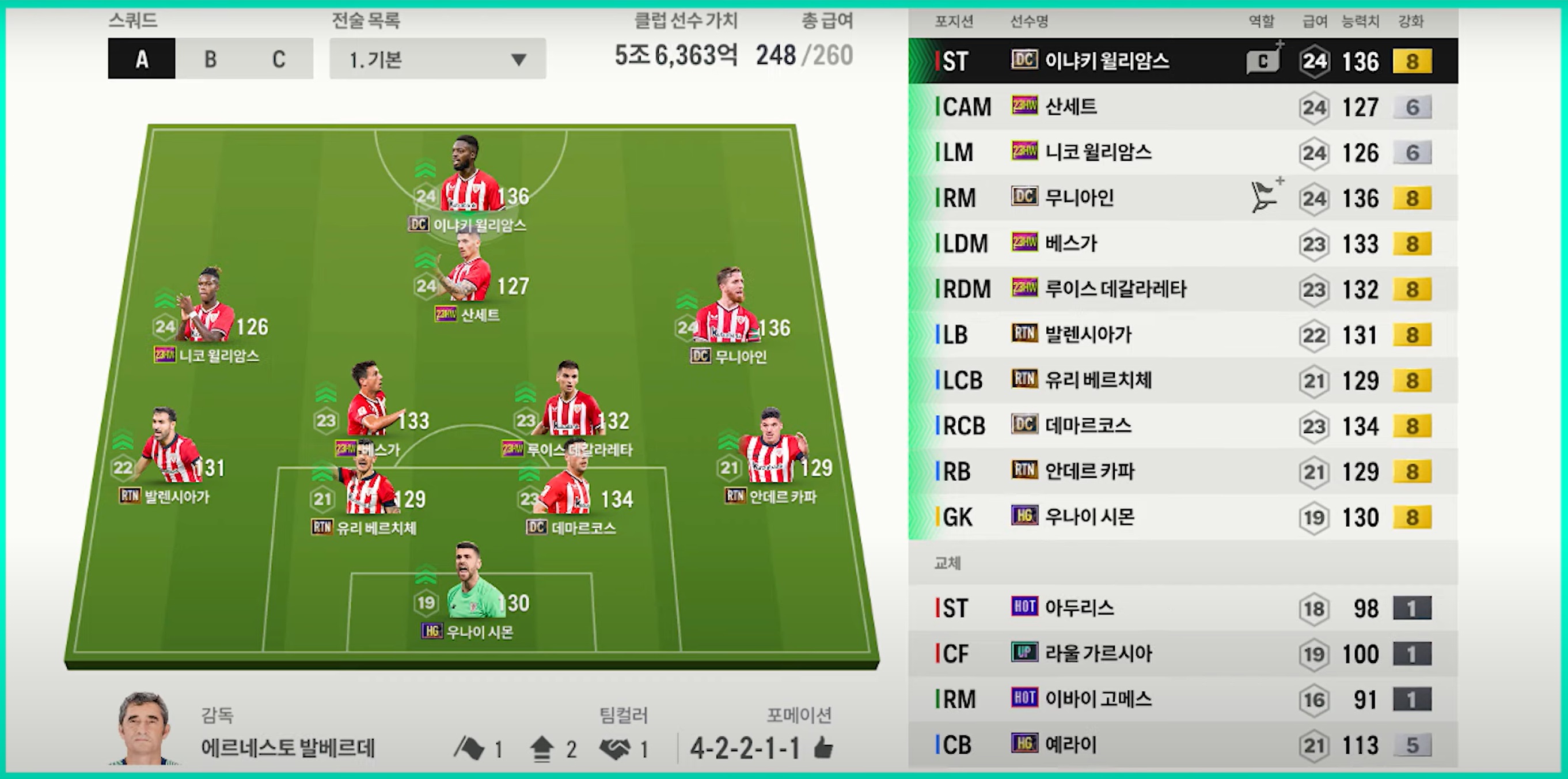Select the LM 니코 윌리암스 row
Viewport: 1568px width, 779px height.
(1182, 152)
